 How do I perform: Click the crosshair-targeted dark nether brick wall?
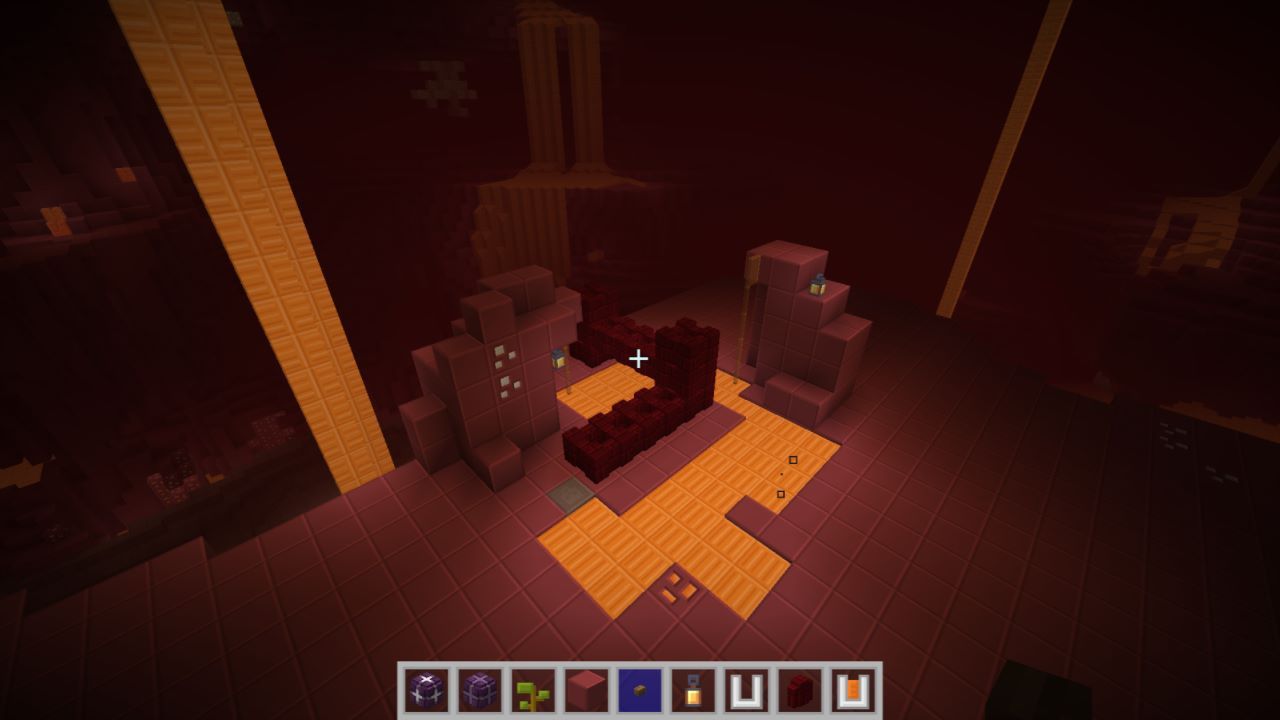[639, 357]
